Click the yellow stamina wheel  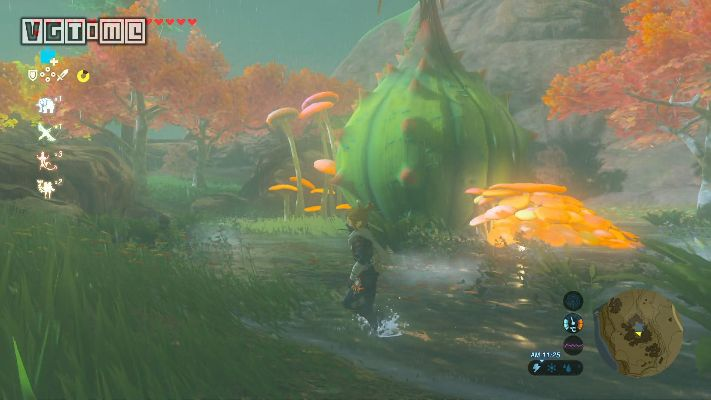click(x=84, y=75)
